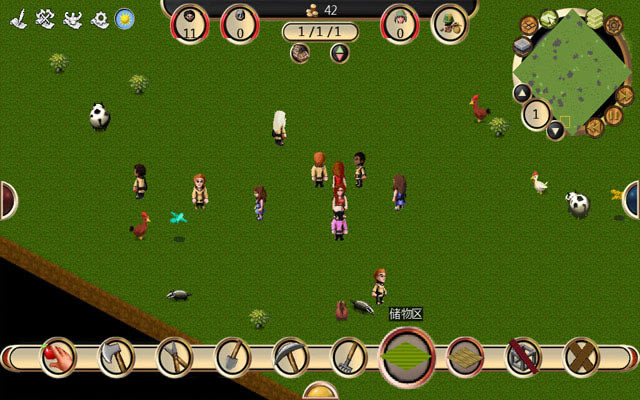Speed up time with the fast-forward button

(x=624, y=96)
